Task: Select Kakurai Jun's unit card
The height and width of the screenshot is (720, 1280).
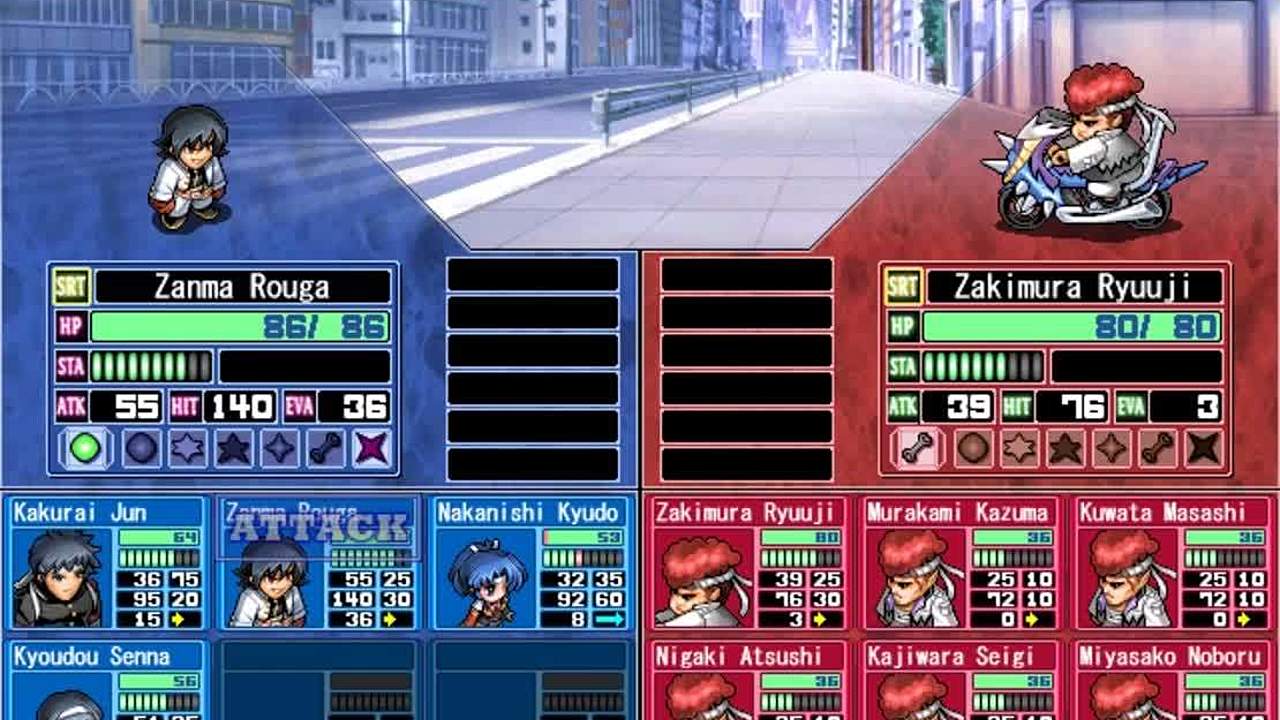Action: (x=108, y=563)
